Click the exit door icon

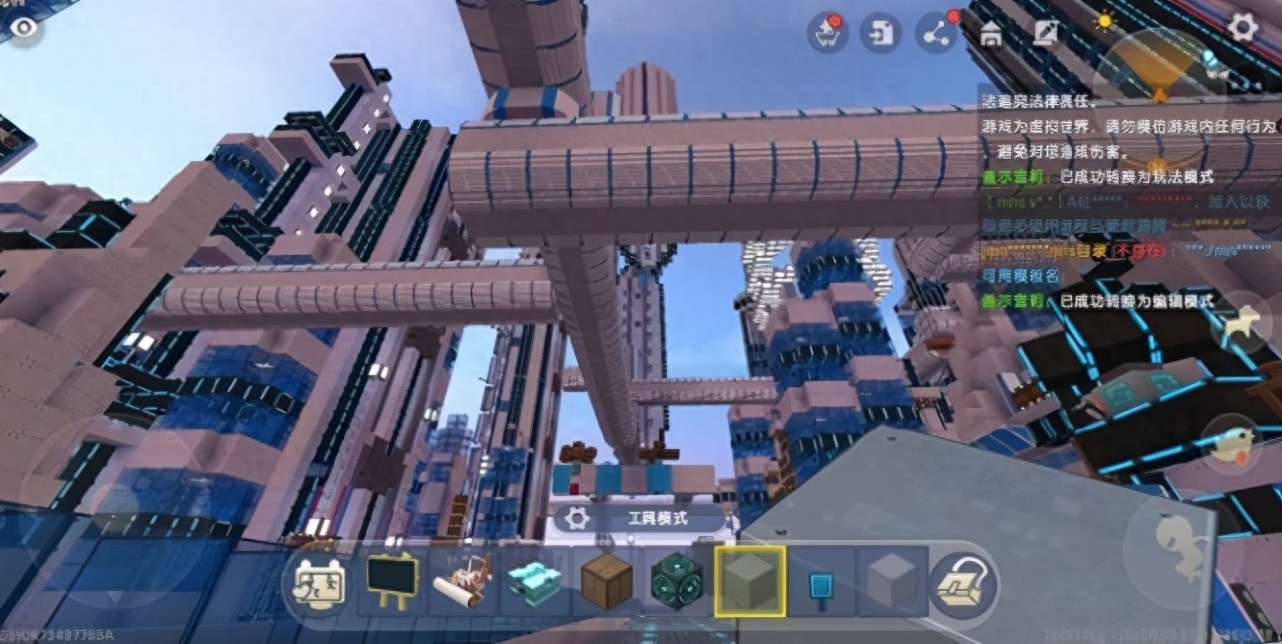pyautogui.click(x=881, y=33)
